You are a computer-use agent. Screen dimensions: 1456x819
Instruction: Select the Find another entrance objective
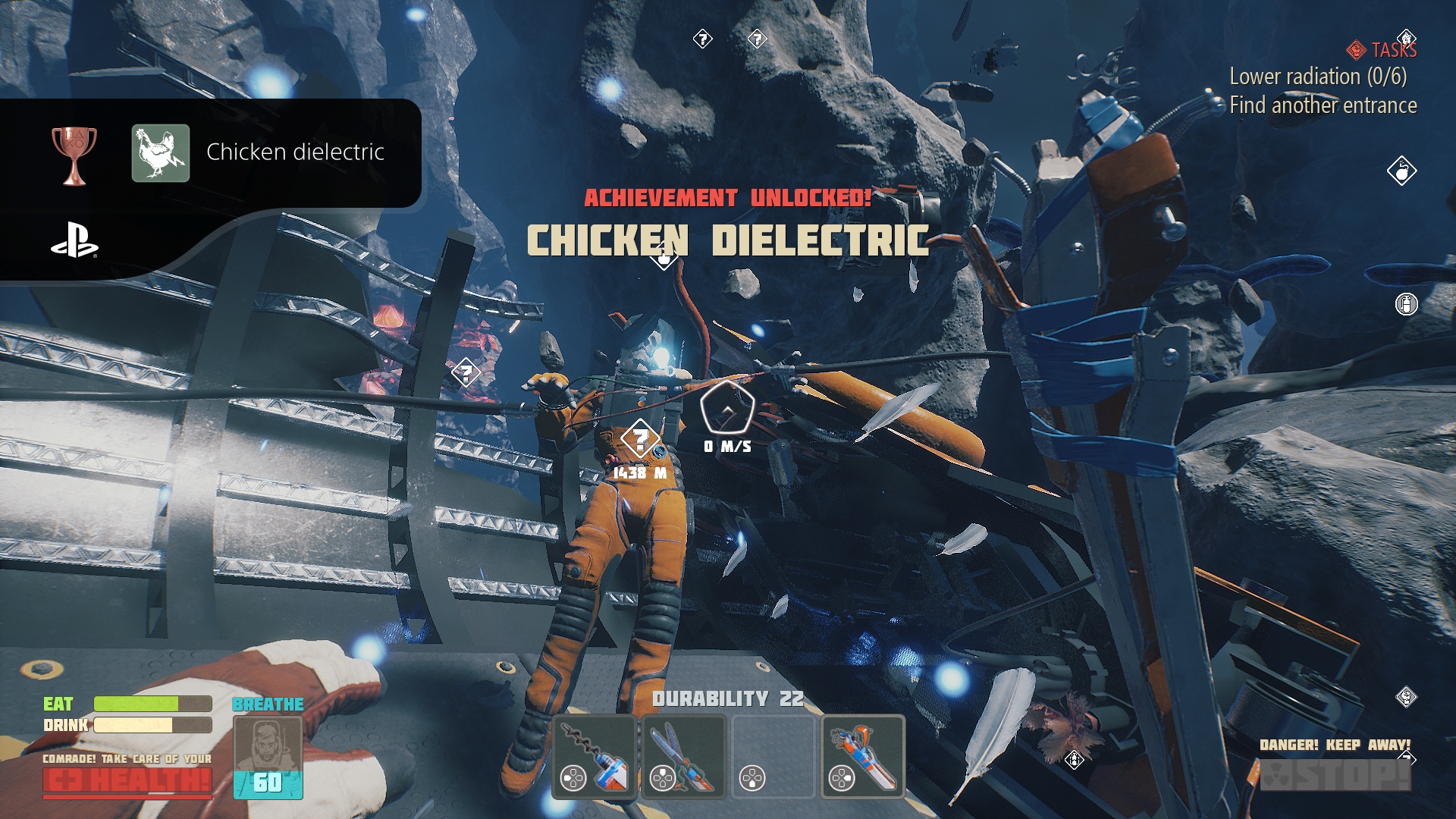(x=1323, y=105)
